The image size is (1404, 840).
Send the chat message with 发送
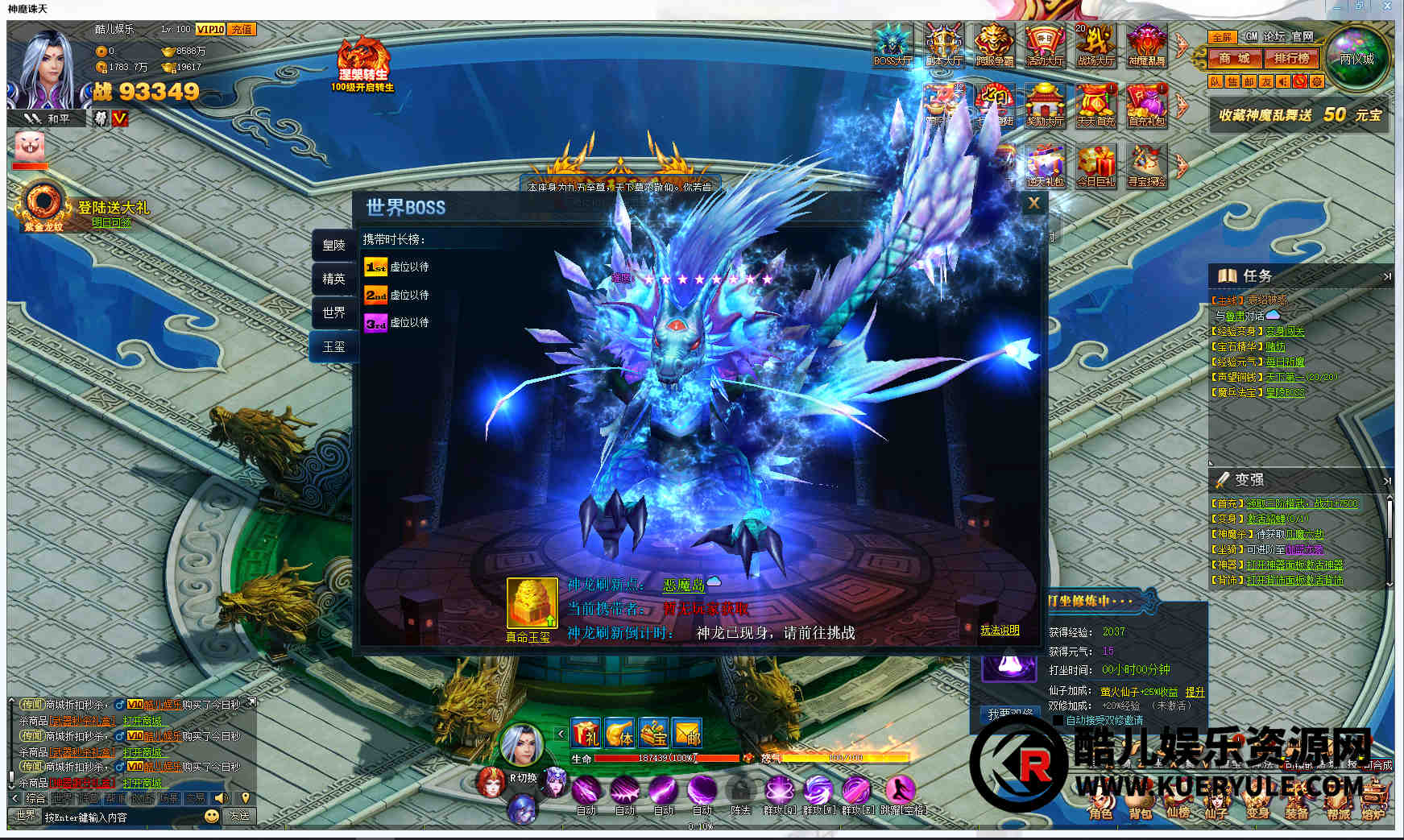[x=239, y=815]
